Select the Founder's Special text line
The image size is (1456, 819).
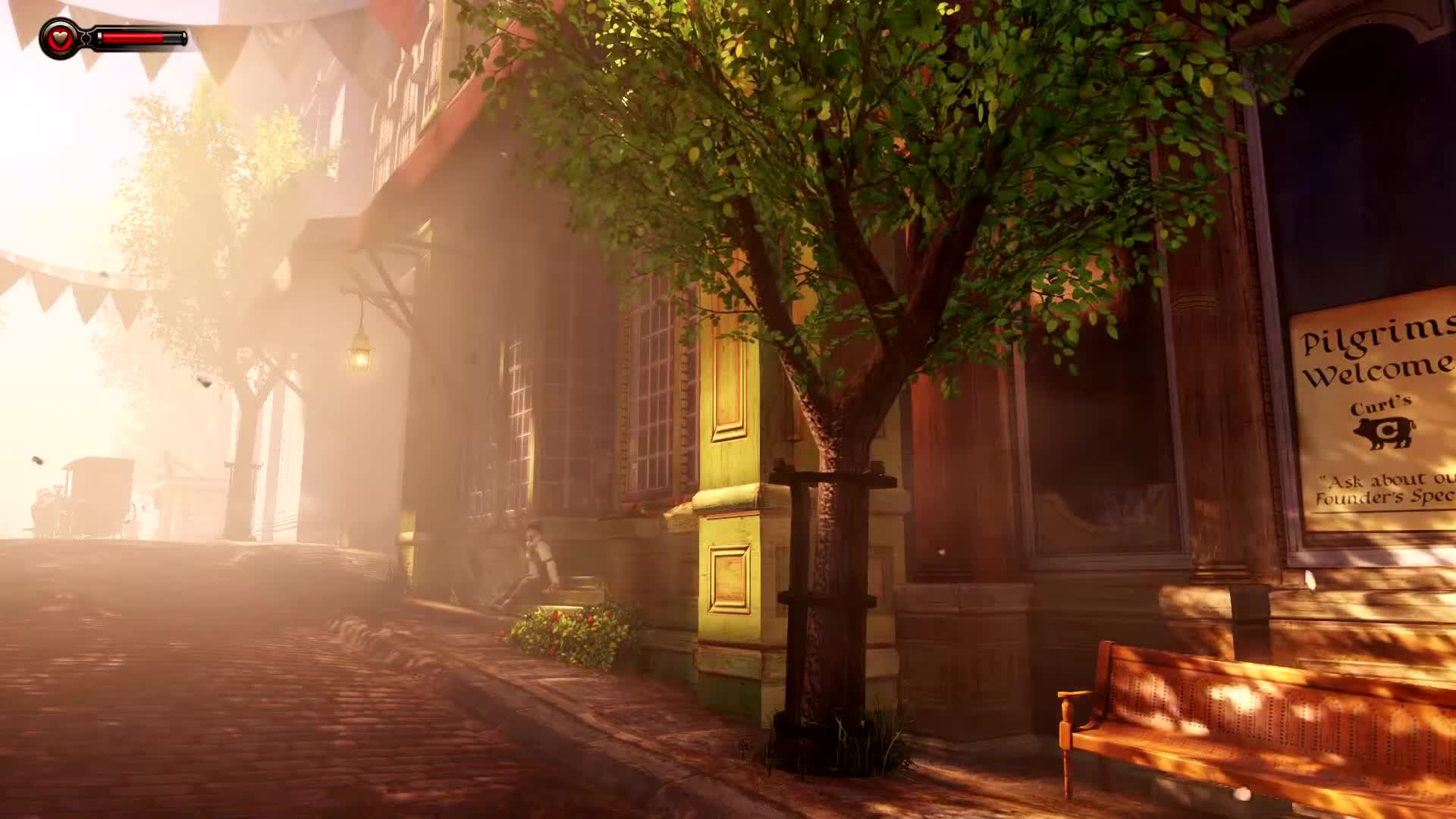coord(1382,499)
